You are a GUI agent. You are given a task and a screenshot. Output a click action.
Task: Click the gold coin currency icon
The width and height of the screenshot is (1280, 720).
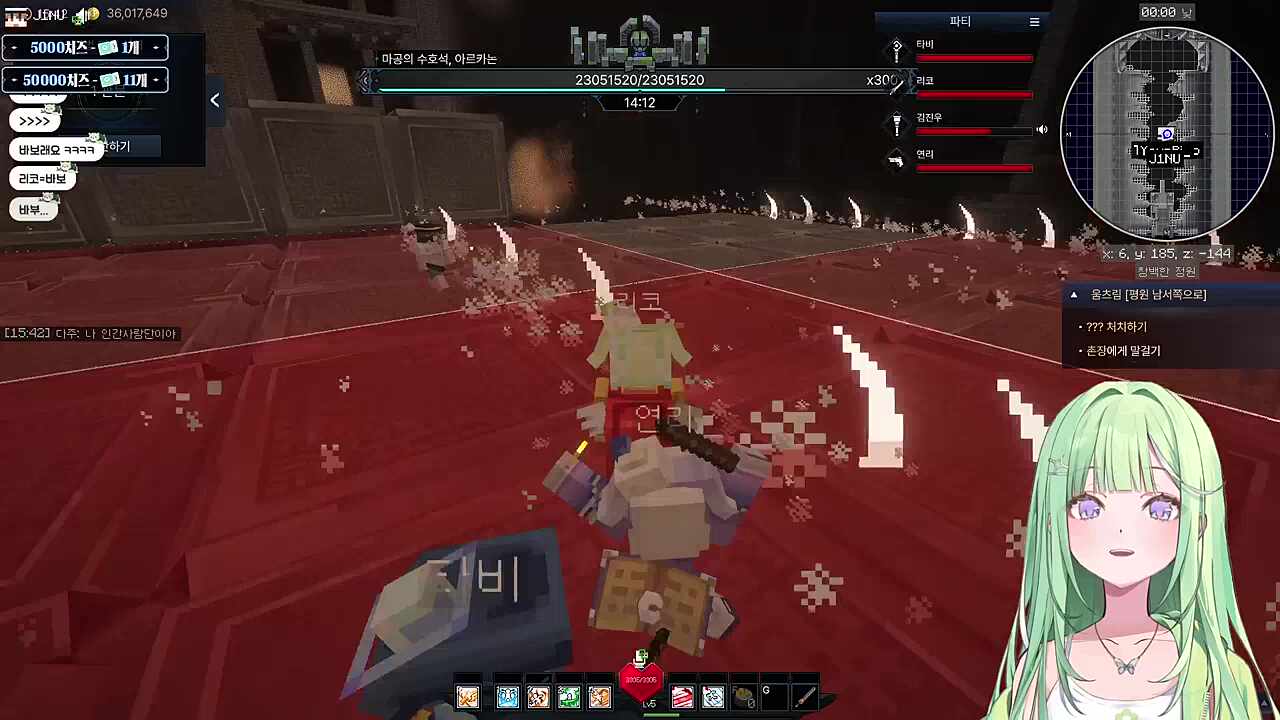click(90, 14)
